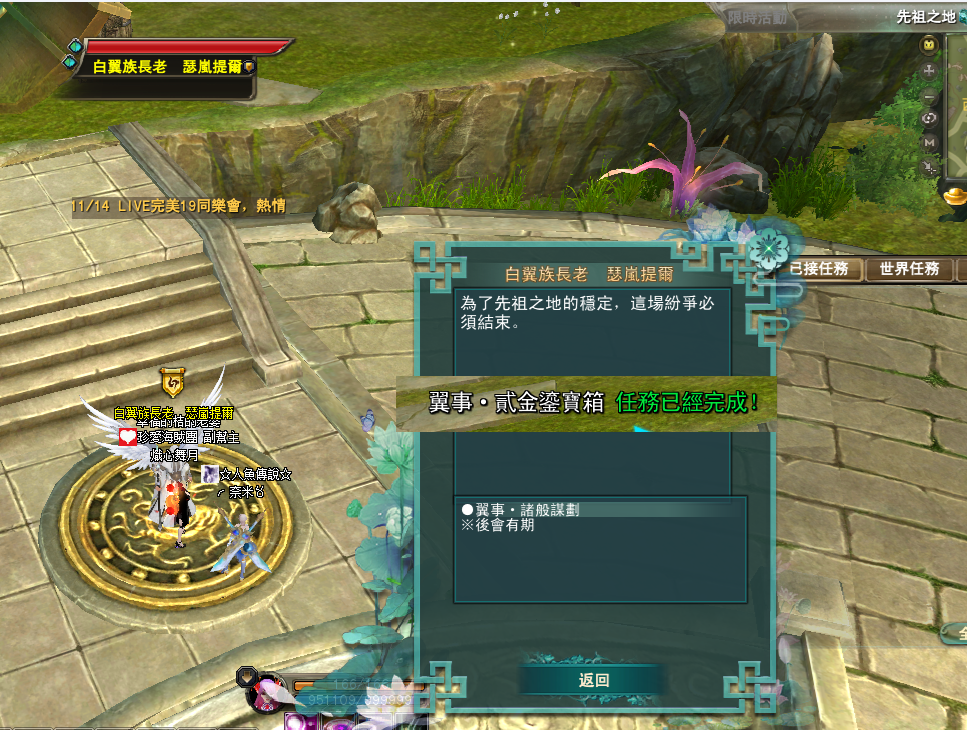
Task: Click the minimap zoom-out minus button
Action: click(929, 97)
